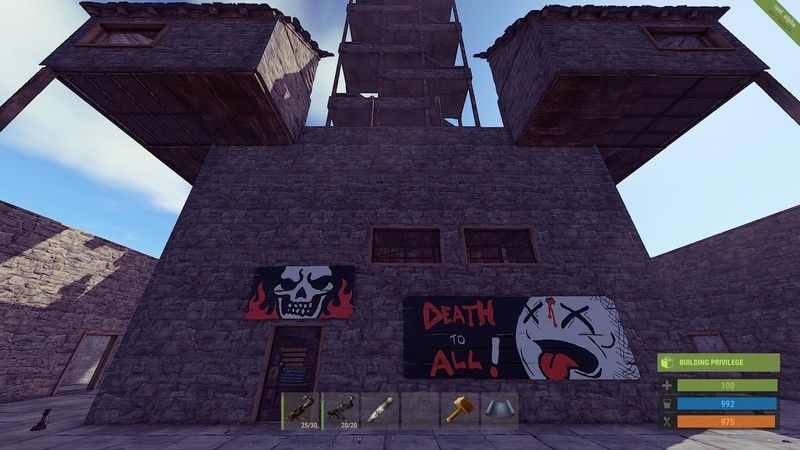Select the rifle slot showing 25/30 ammo
Image resolution: width=800 pixels, height=450 pixels.
pos(300,410)
